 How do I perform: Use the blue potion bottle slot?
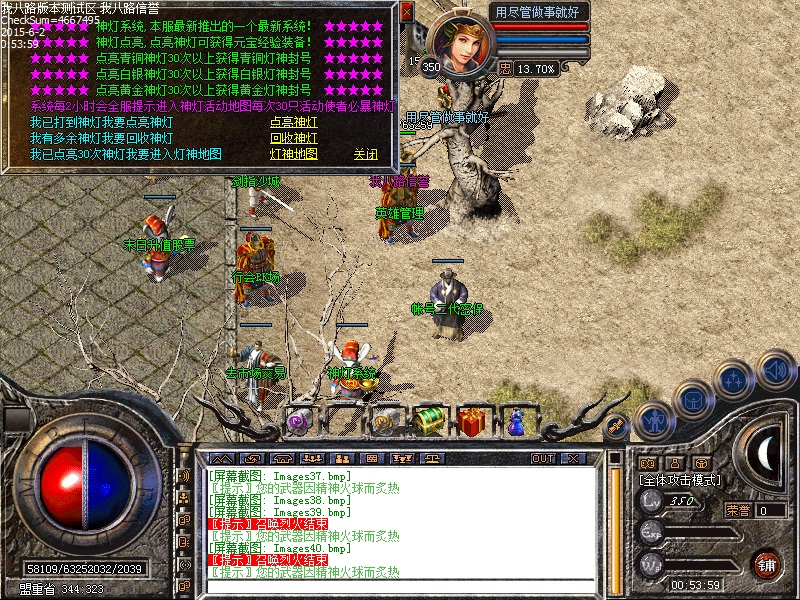tap(516, 421)
